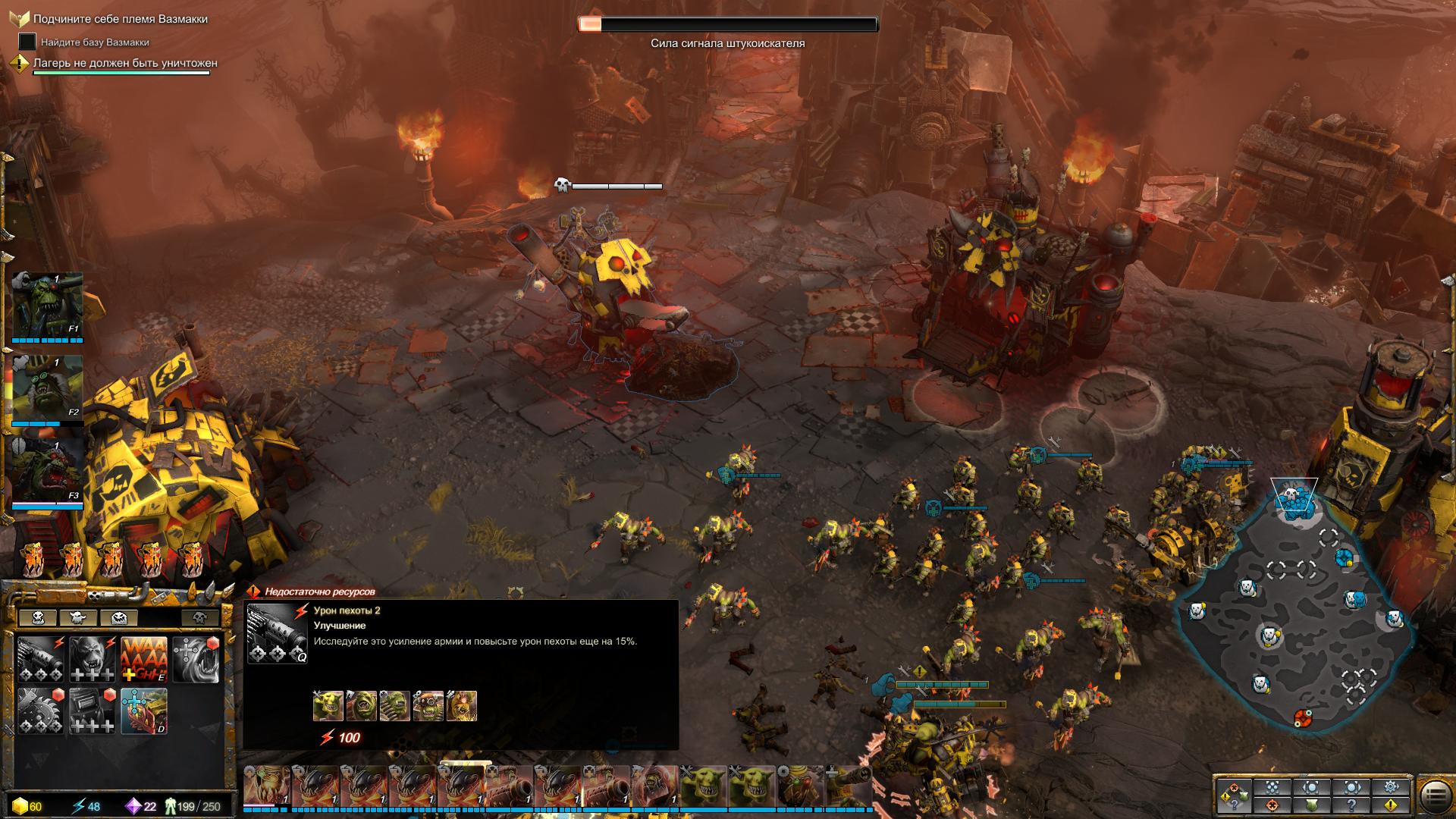The image size is (1456, 819).
Task: Click the find Wazmakka base objective checkbox
Action: point(27,42)
